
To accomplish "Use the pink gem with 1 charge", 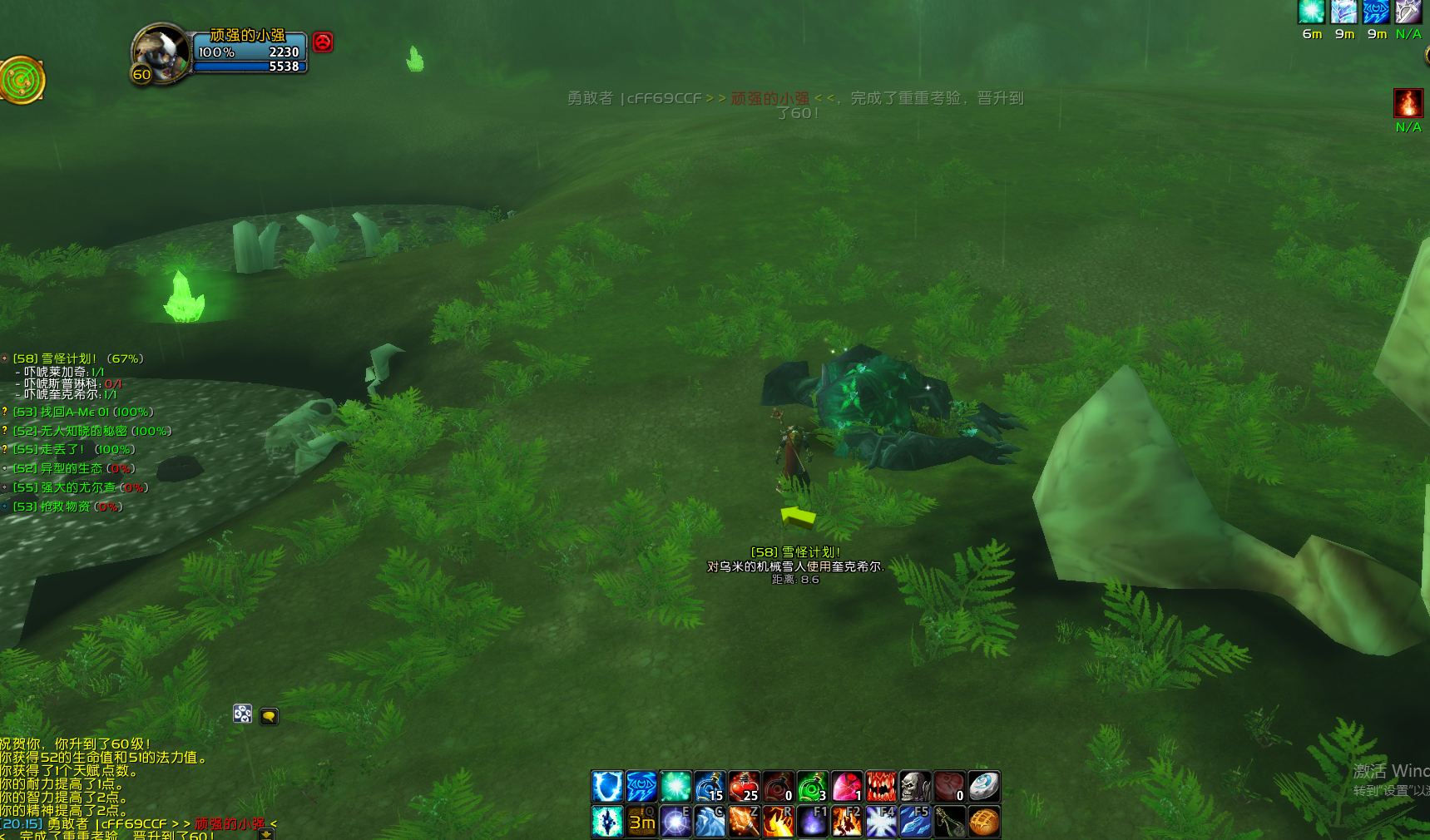I will click(x=846, y=786).
